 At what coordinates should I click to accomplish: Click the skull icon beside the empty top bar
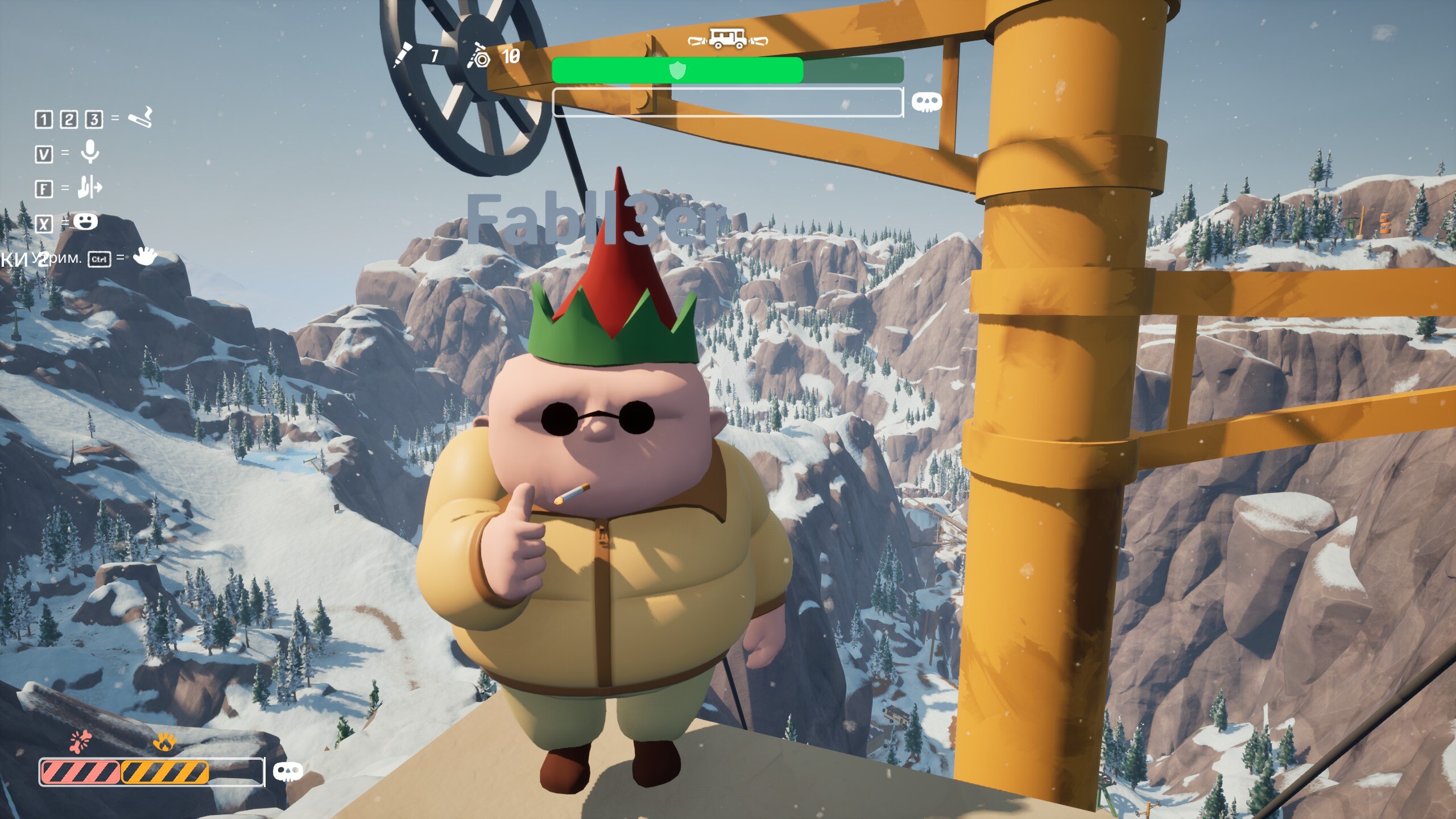[x=926, y=102]
